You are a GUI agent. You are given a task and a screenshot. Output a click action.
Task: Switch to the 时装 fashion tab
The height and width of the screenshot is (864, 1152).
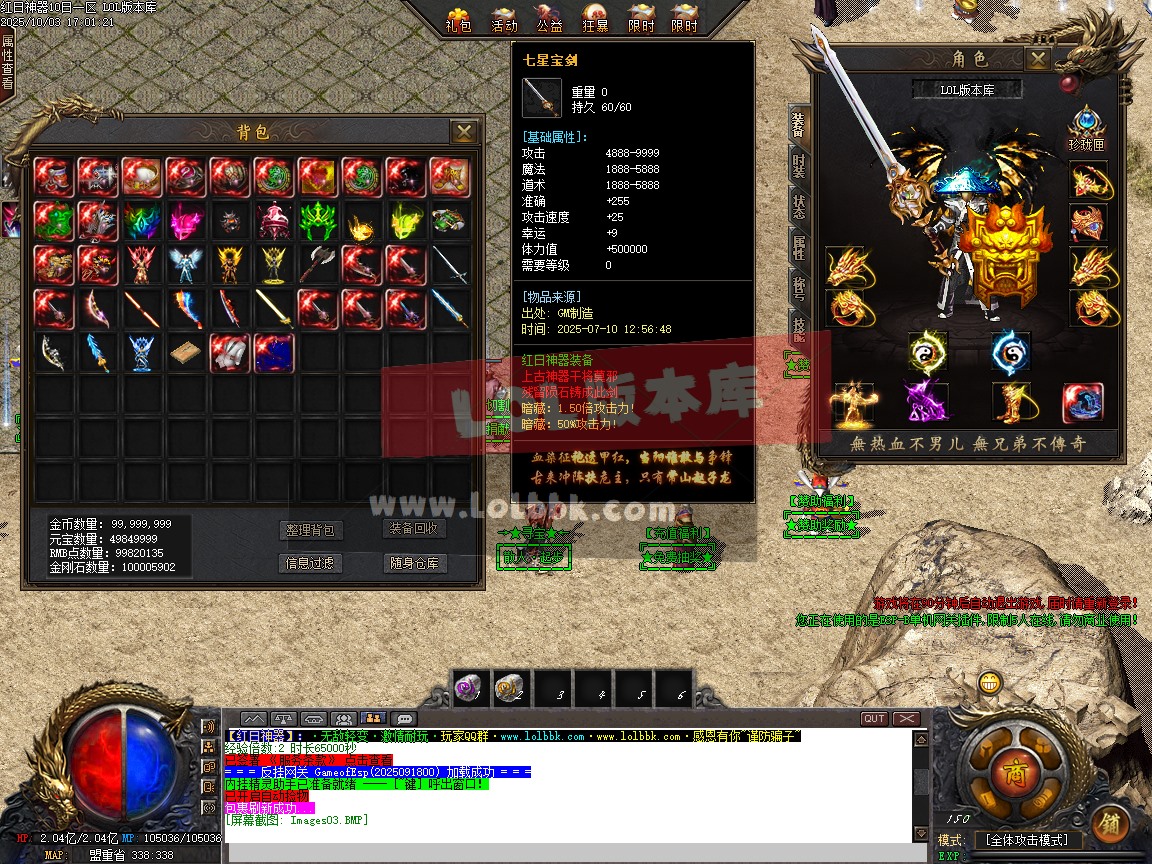(x=798, y=165)
